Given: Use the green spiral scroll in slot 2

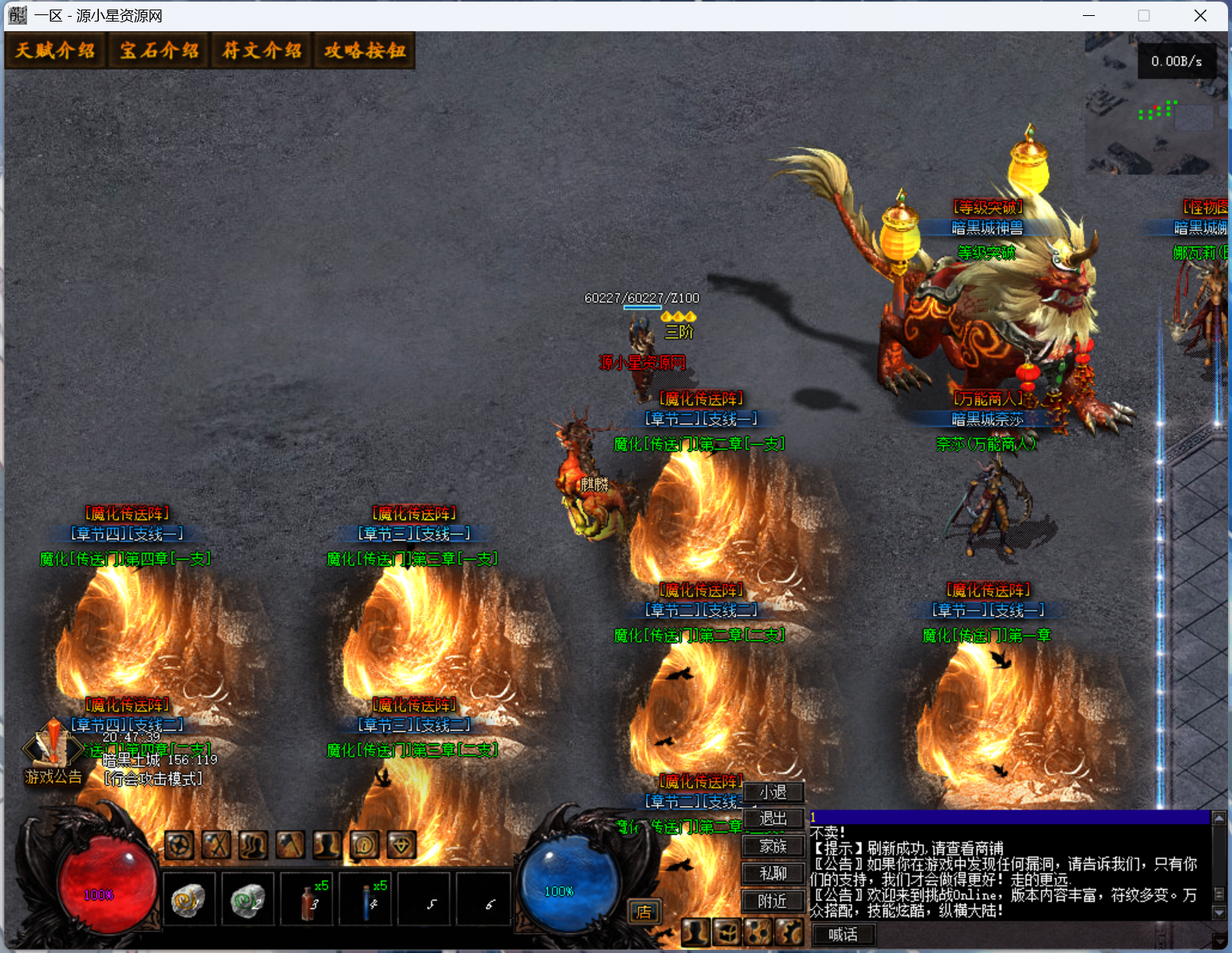Looking at the screenshot, I should click(x=247, y=900).
